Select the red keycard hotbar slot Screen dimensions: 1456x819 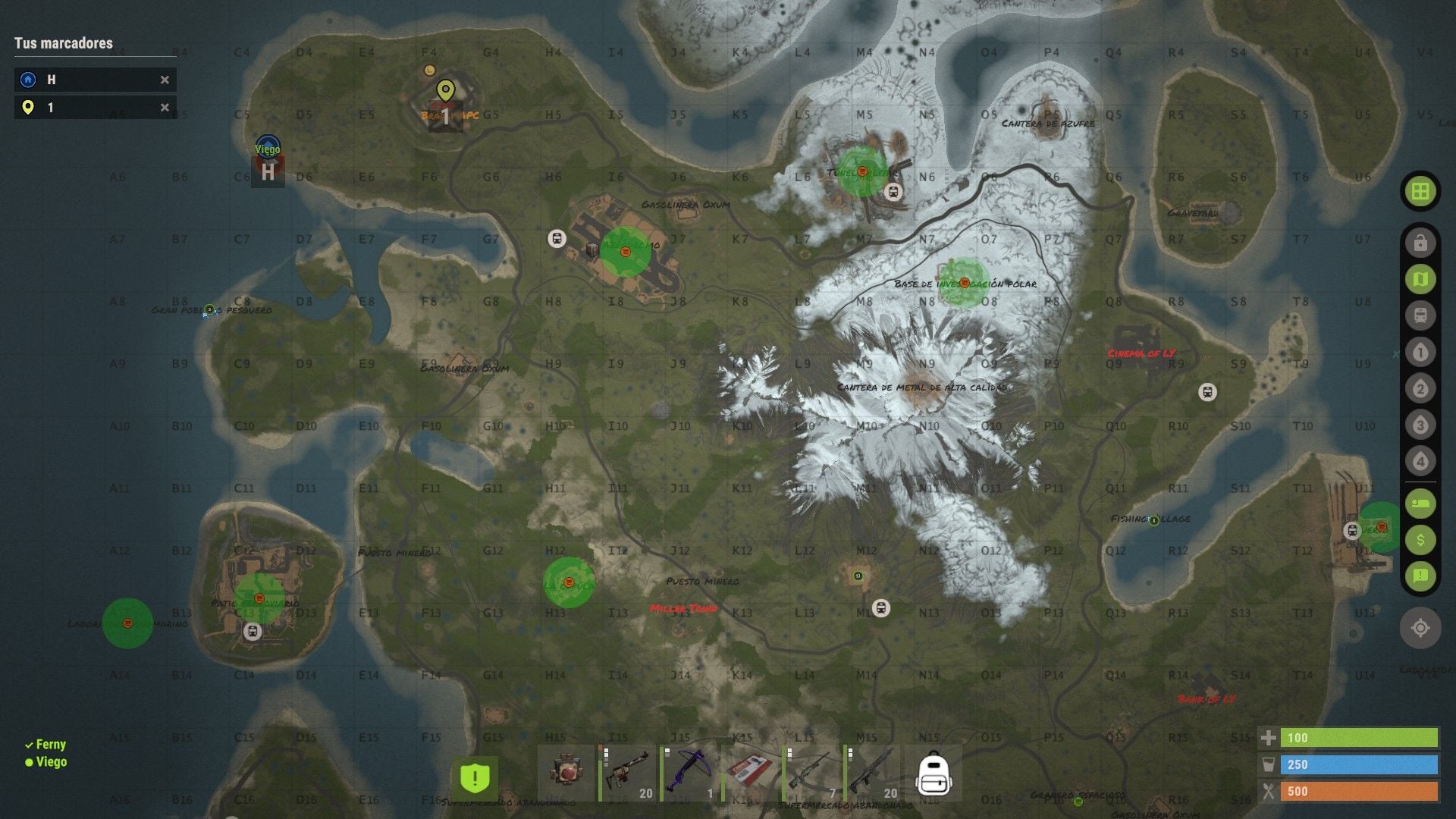click(751, 774)
